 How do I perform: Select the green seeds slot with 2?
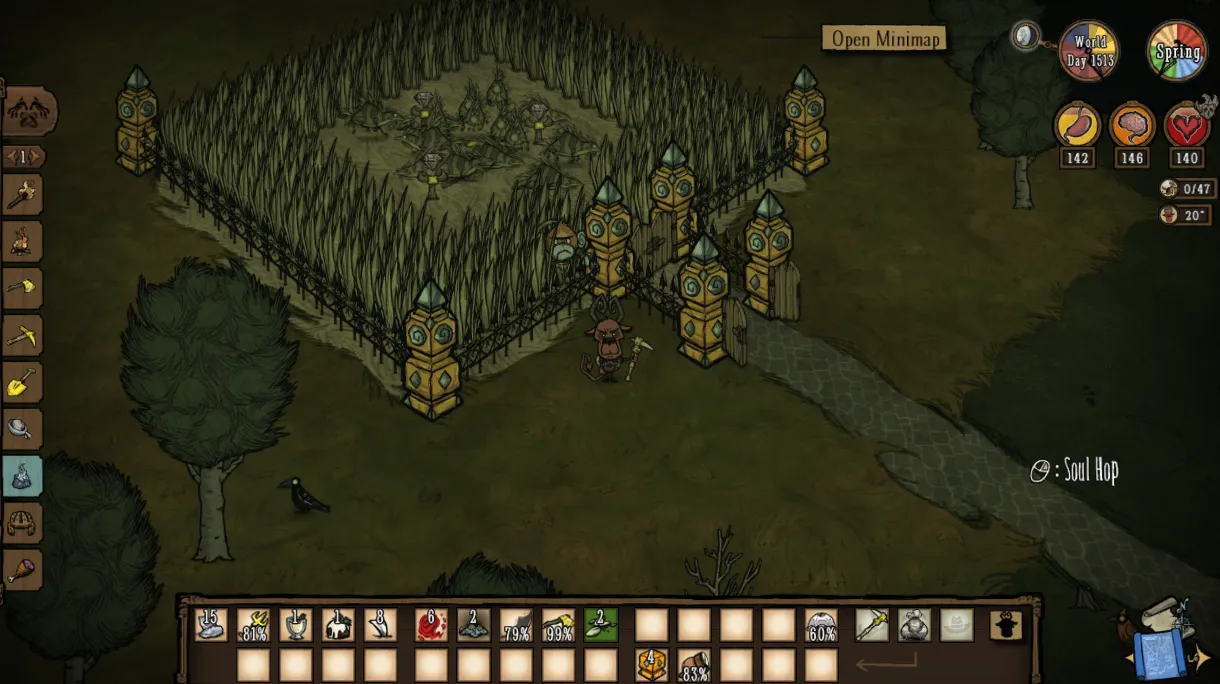click(601, 625)
